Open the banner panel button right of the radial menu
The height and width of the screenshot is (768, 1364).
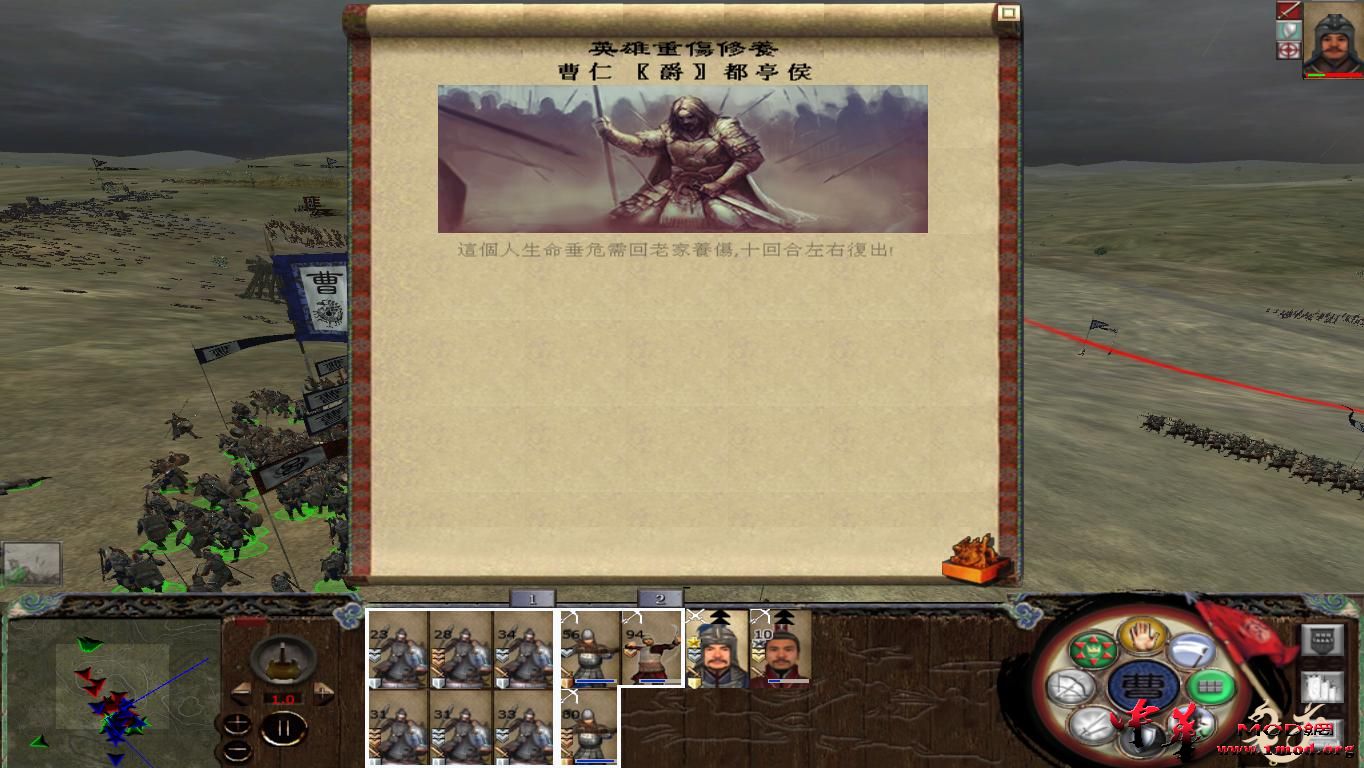pos(1322,639)
